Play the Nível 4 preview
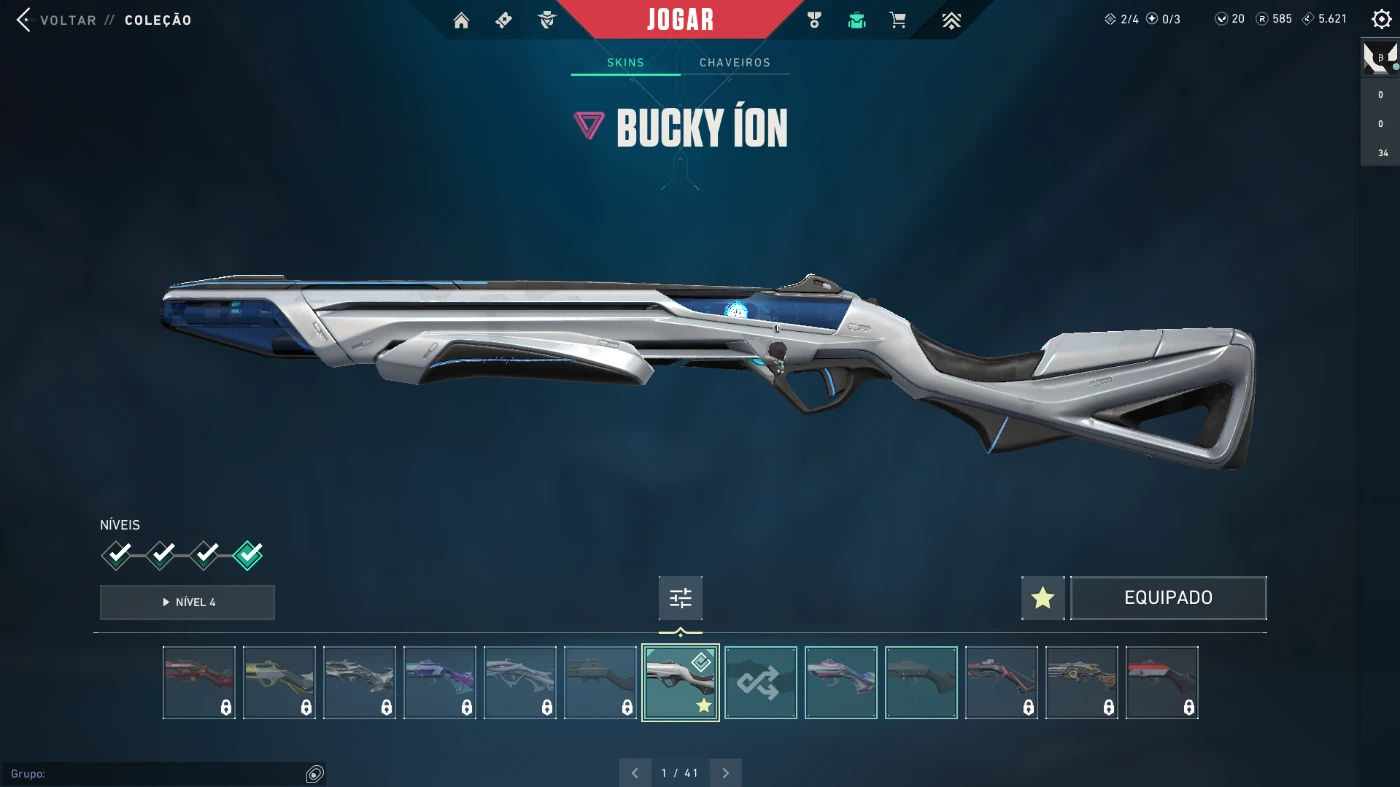This screenshot has width=1400, height=787. click(x=187, y=602)
